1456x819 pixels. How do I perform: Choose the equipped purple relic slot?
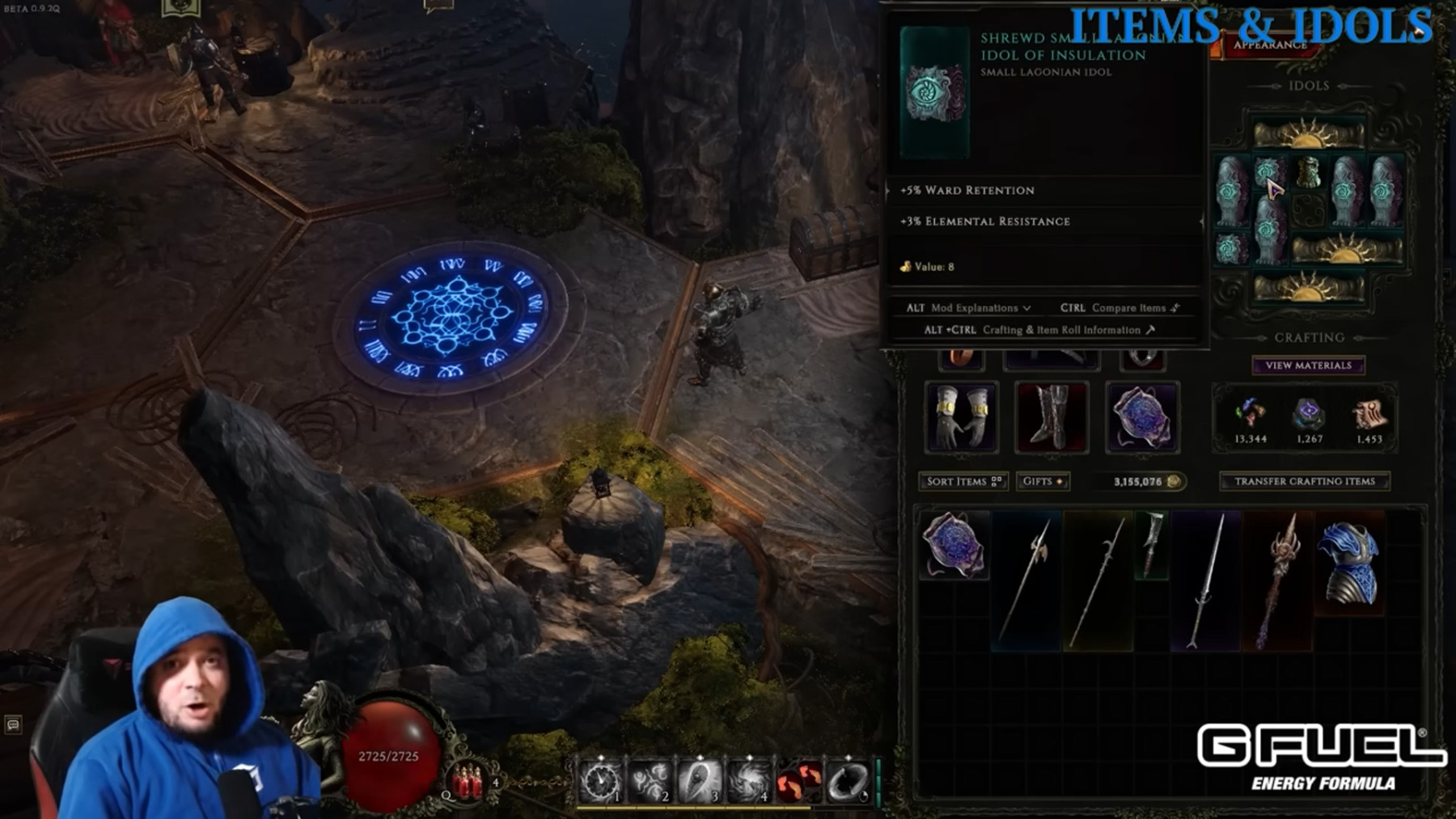(1141, 417)
